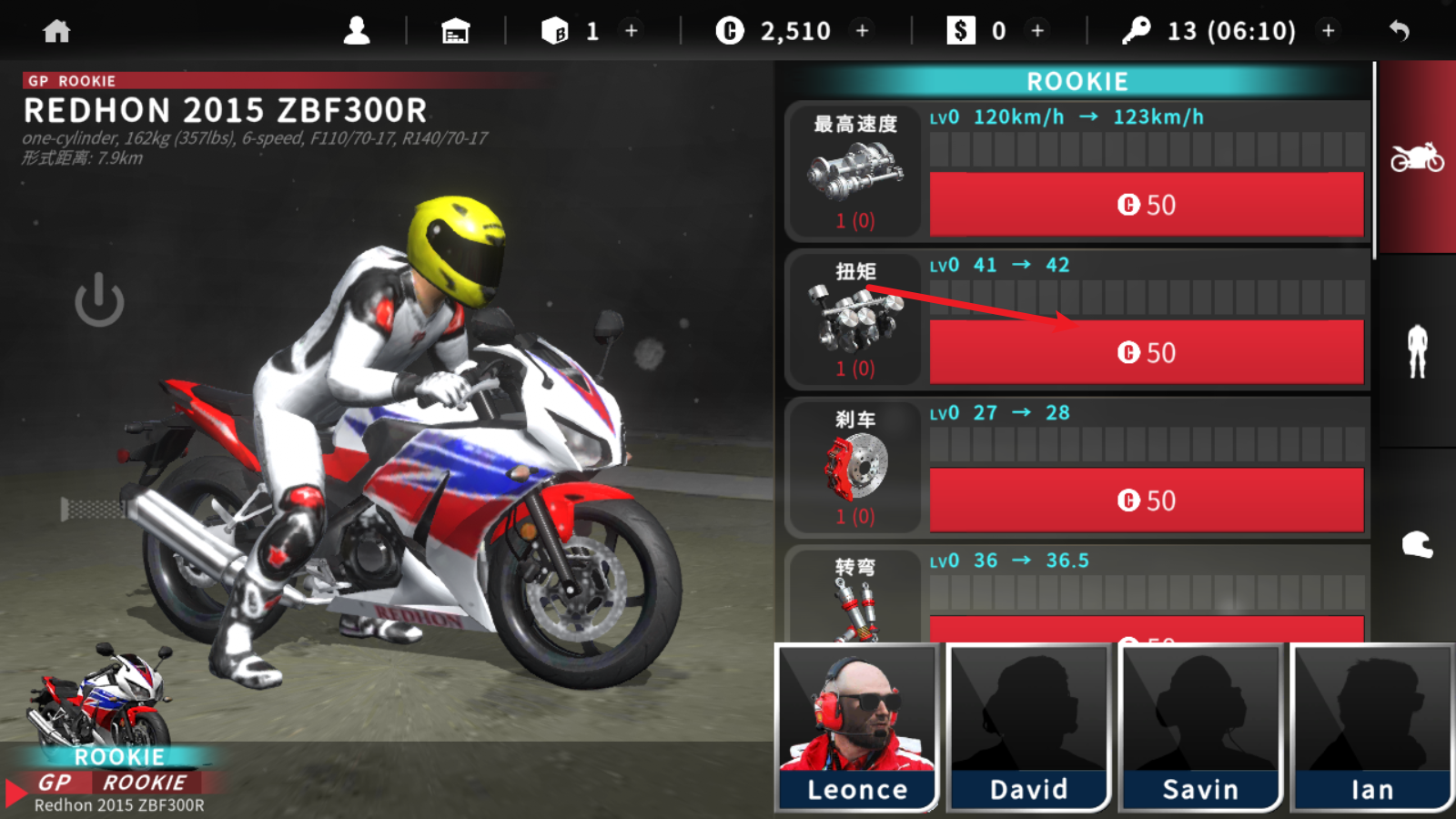Upgrade top speed for 50 coins
1456x819 pixels.
(x=1146, y=205)
